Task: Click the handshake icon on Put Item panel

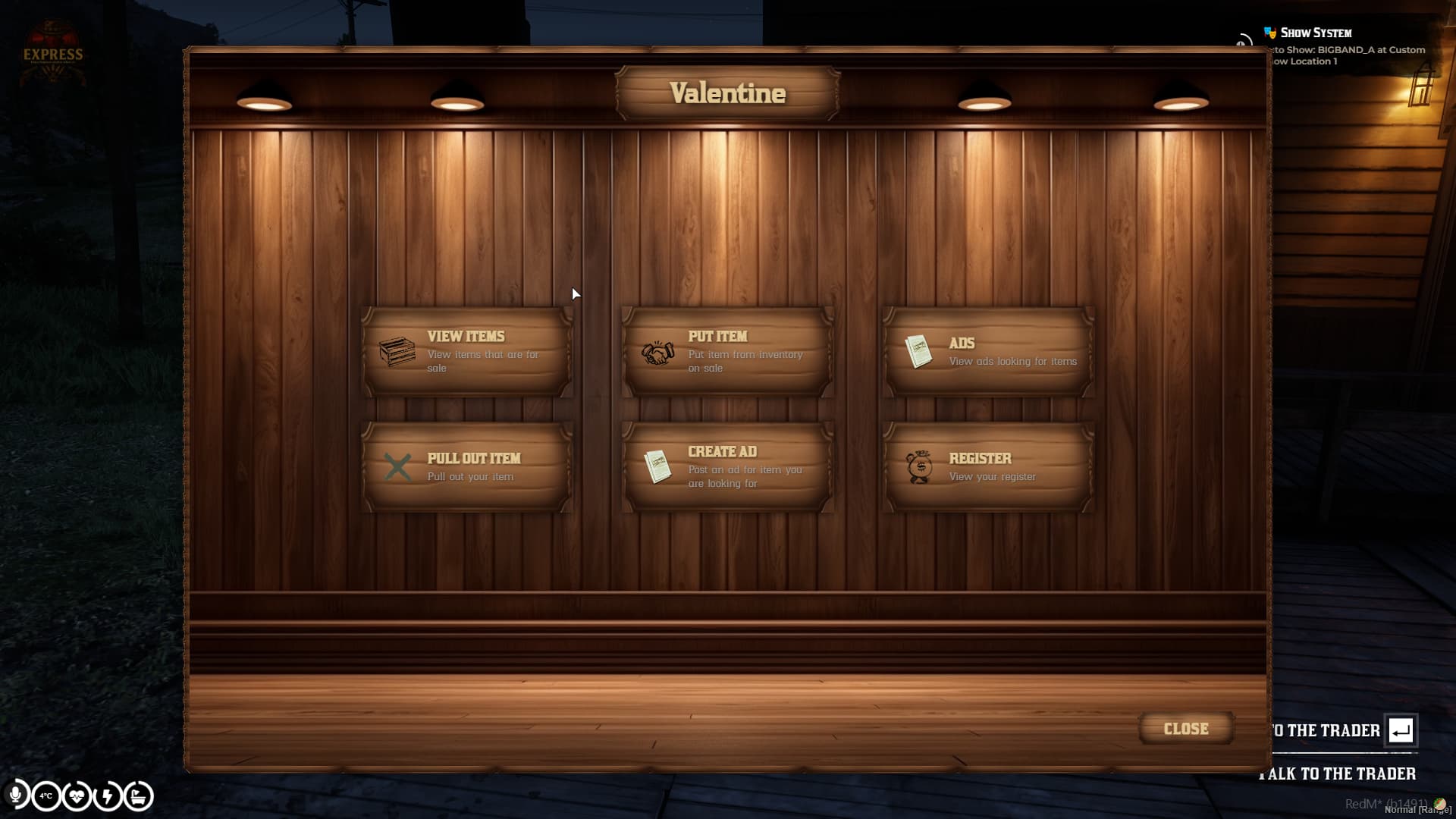Action: 658,353
